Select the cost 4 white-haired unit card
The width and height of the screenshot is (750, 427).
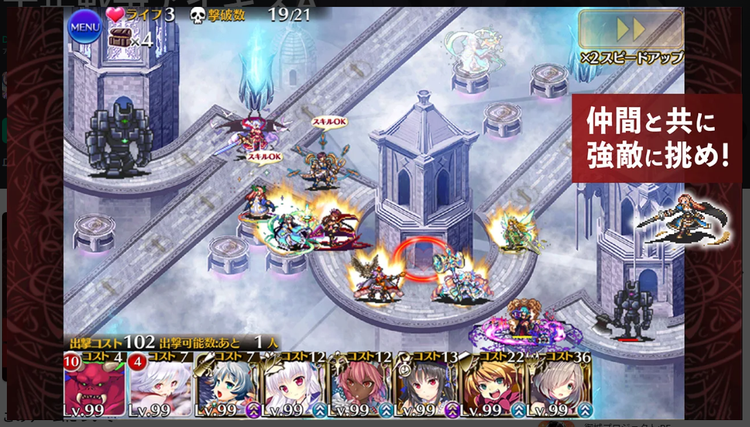162,384
